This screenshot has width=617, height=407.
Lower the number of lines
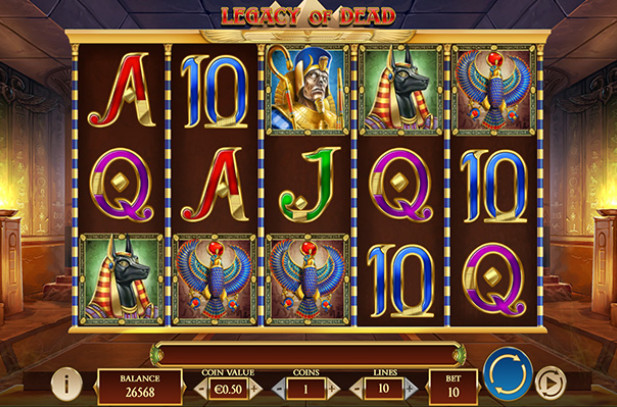pyautogui.click(x=355, y=388)
